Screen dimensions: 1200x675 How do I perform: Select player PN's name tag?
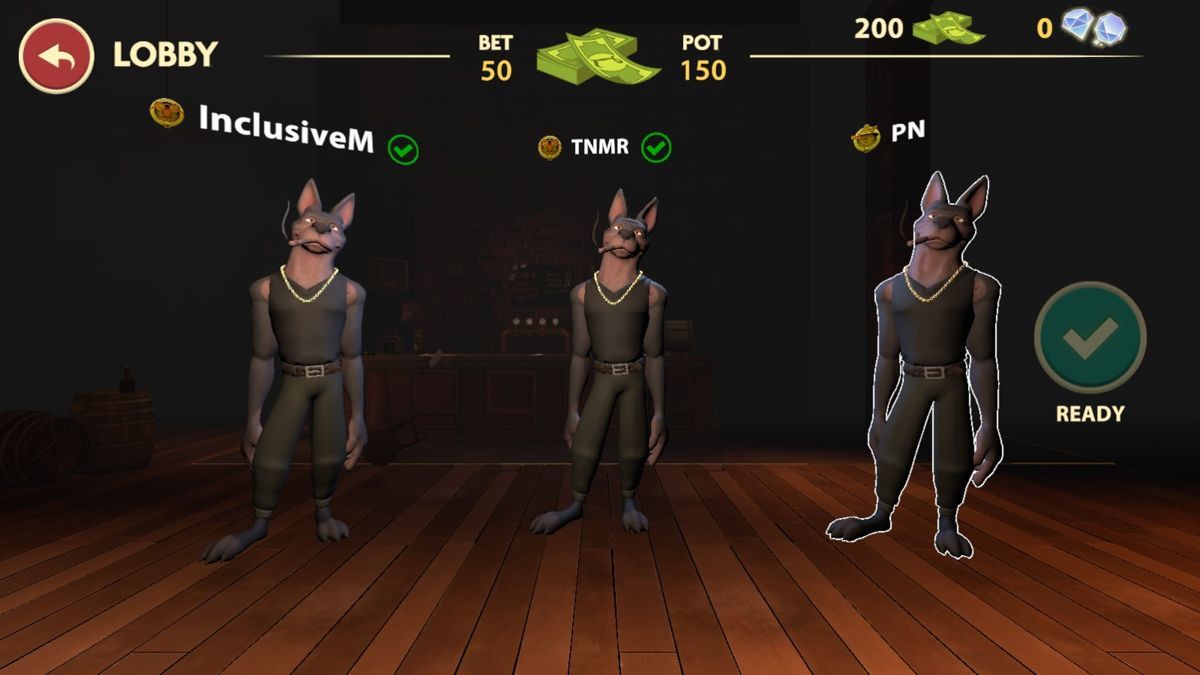907,134
